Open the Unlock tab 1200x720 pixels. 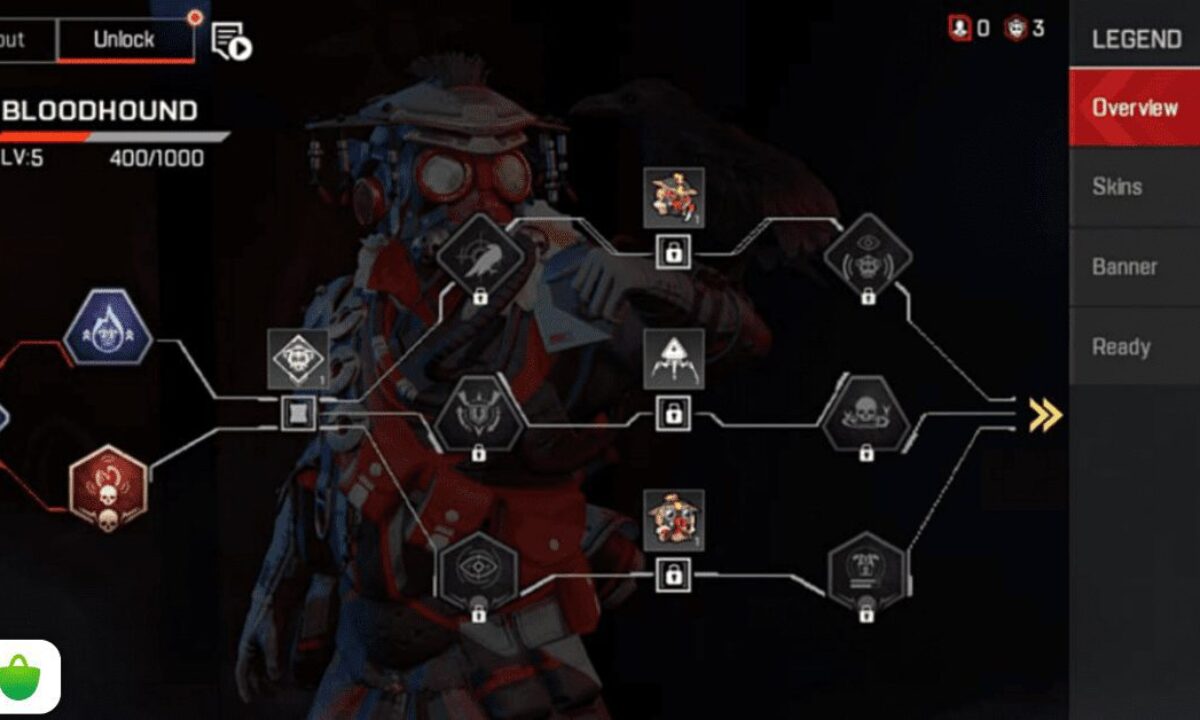click(124, 40)
